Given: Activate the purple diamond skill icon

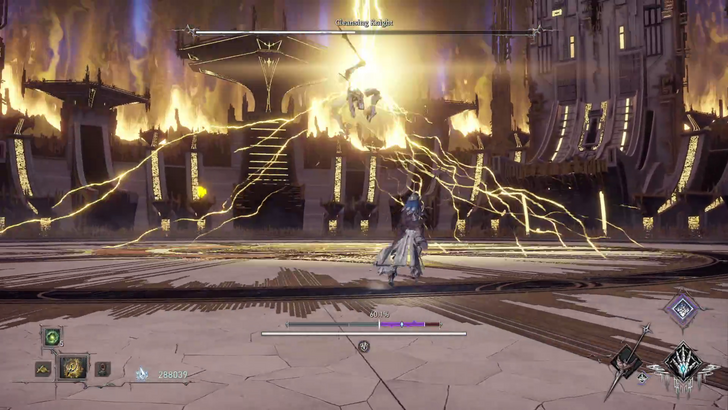Looking at the screenshot, I should (x=683, y=309).
